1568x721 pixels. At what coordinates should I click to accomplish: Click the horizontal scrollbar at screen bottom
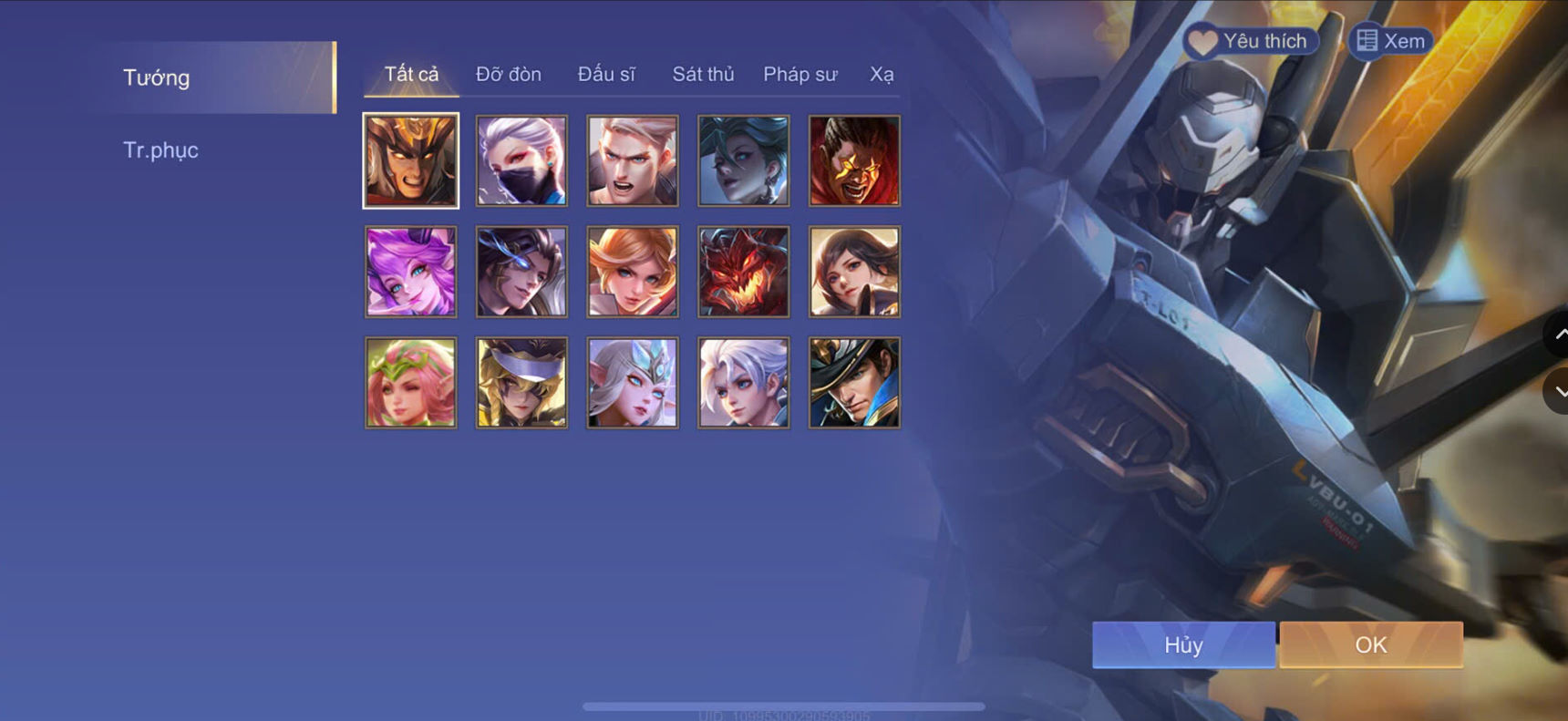pos(784,708)
